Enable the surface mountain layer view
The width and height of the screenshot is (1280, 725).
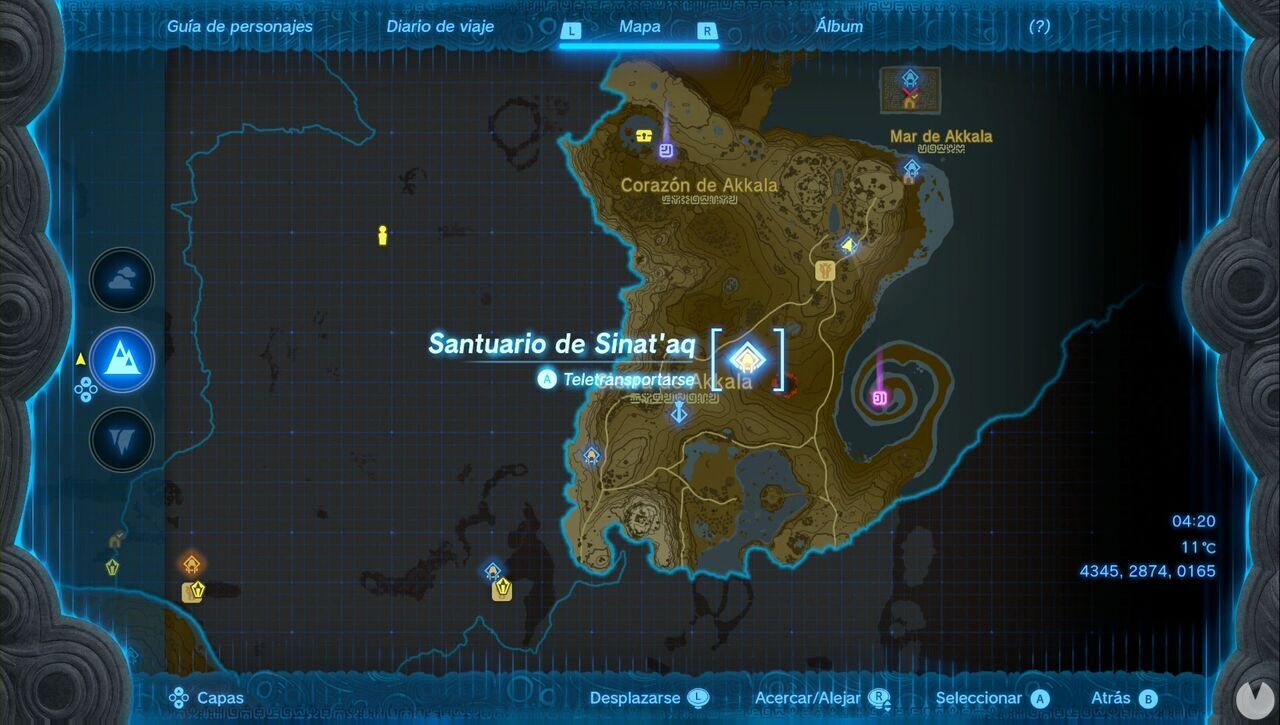click(120, 361)
